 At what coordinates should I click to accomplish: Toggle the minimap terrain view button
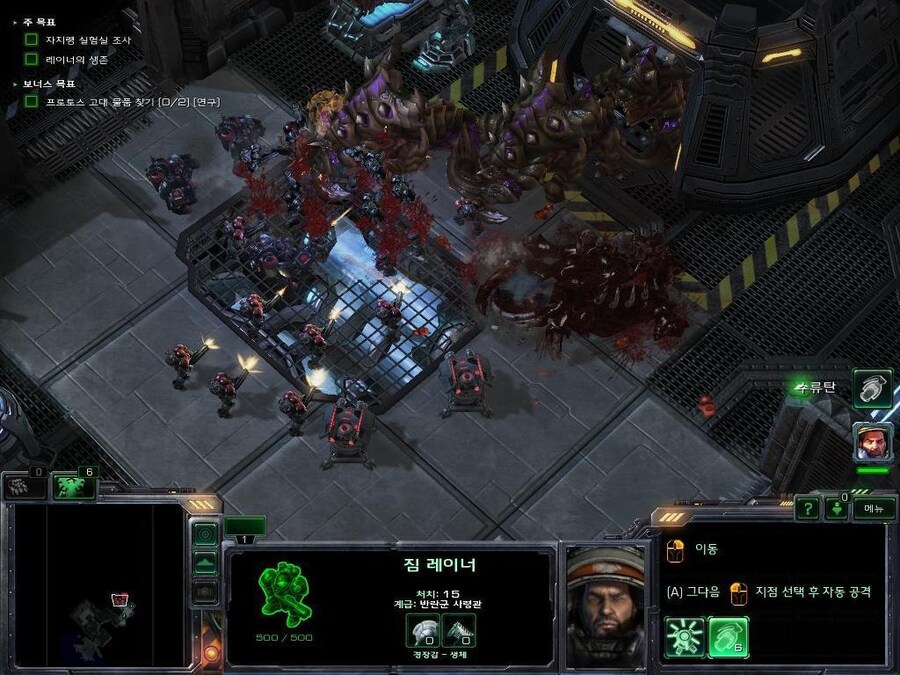(205, 563)
